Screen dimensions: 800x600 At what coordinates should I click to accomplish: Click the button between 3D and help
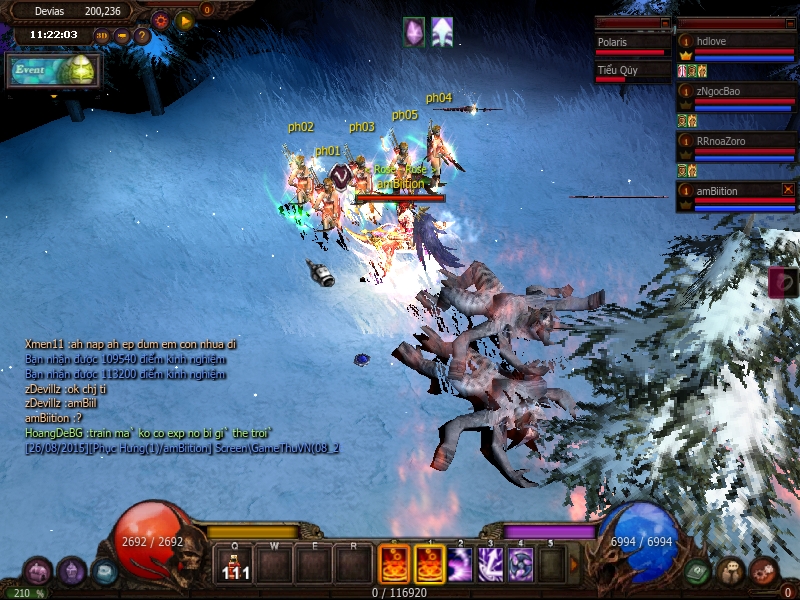pos(122,36)
